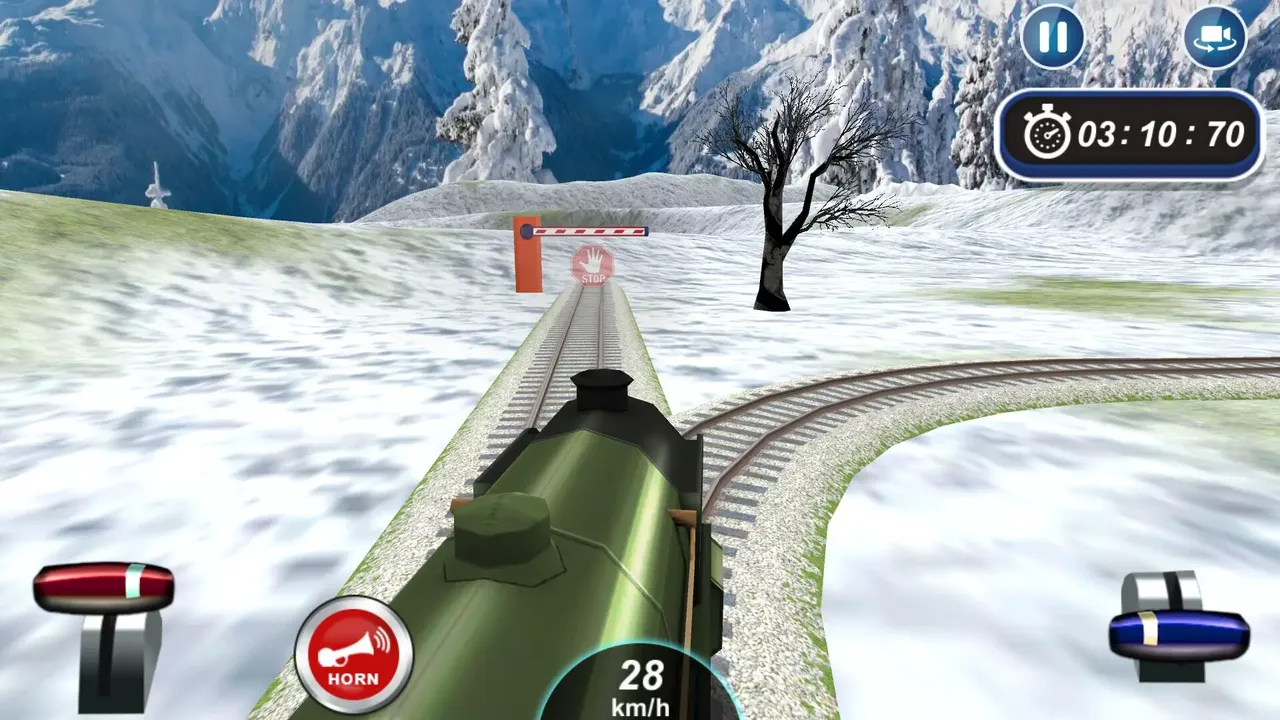
Task: Click the stopwatch icon beside the timer
Action: (x=1045, y=131)
